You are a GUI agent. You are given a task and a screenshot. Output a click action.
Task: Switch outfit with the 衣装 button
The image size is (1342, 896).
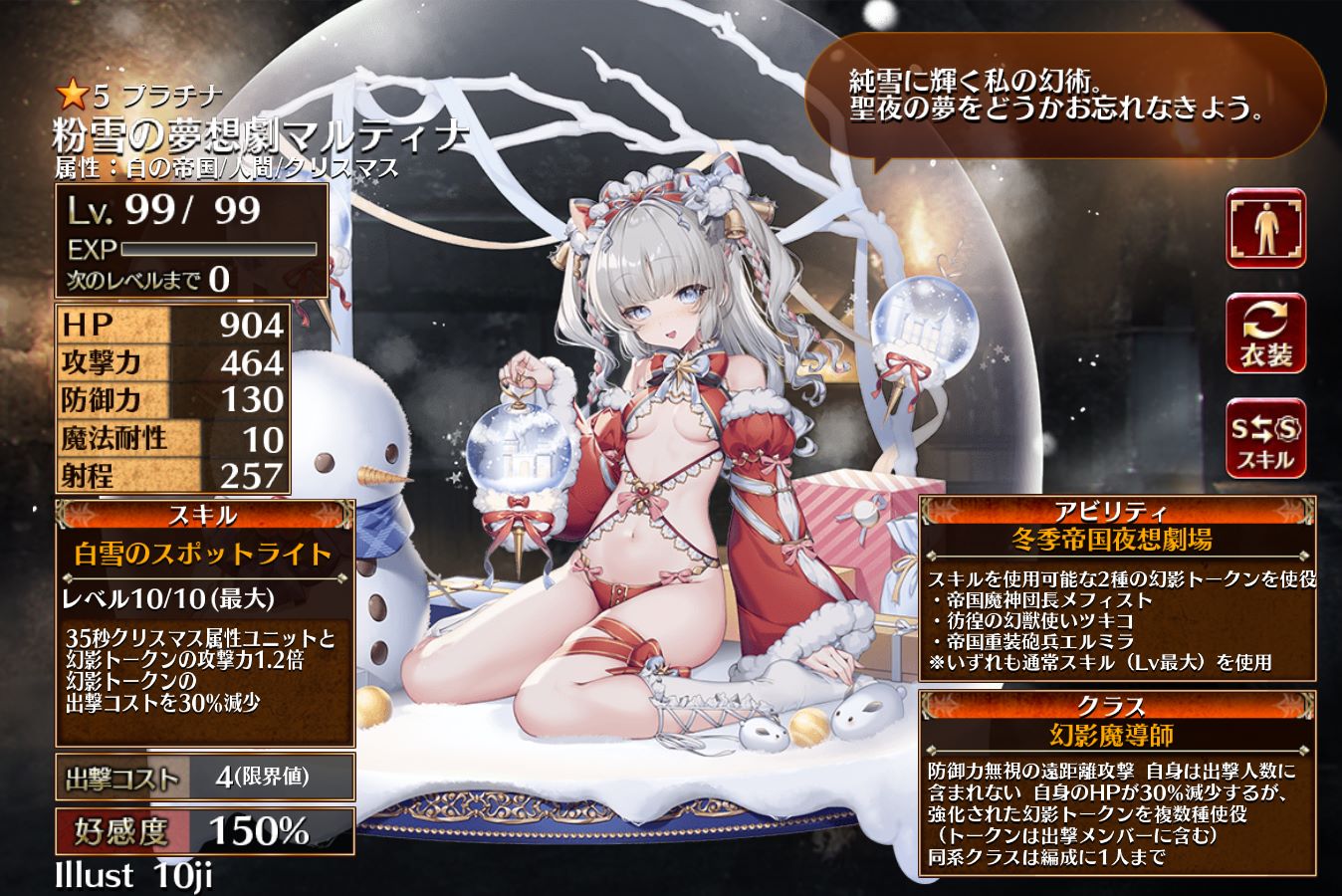(1265, 334)
